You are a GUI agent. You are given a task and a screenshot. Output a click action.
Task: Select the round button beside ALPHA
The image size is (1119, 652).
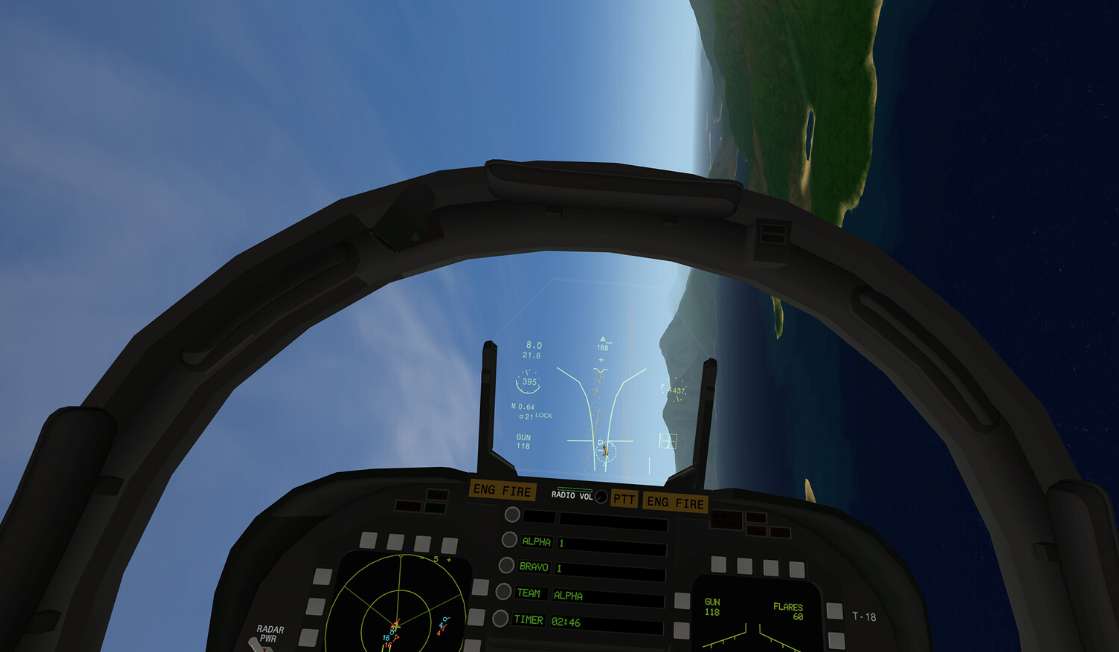pyautogui.click(x=510, y=540)
